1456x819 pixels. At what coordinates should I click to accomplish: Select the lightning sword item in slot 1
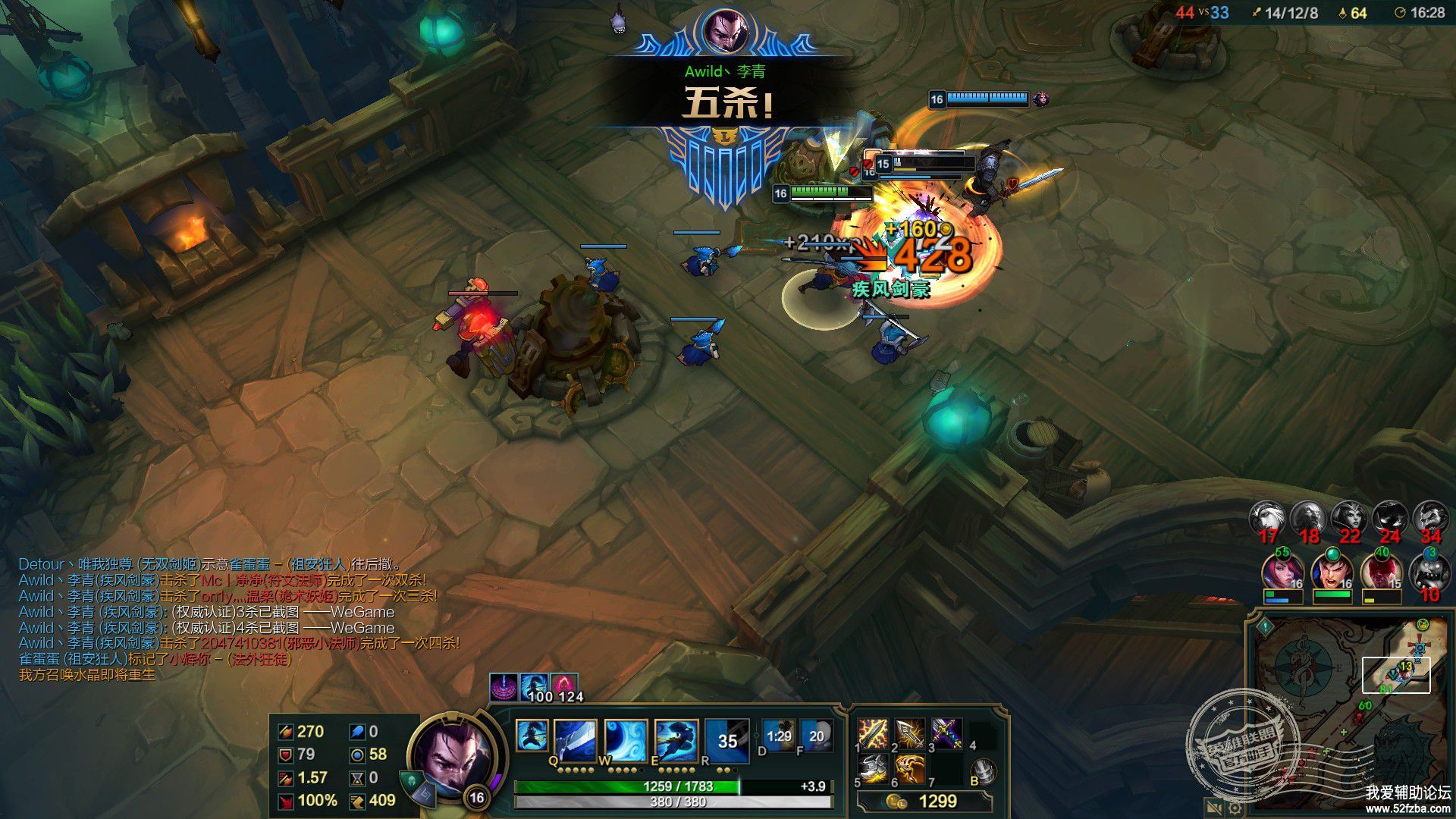(873, 733)
